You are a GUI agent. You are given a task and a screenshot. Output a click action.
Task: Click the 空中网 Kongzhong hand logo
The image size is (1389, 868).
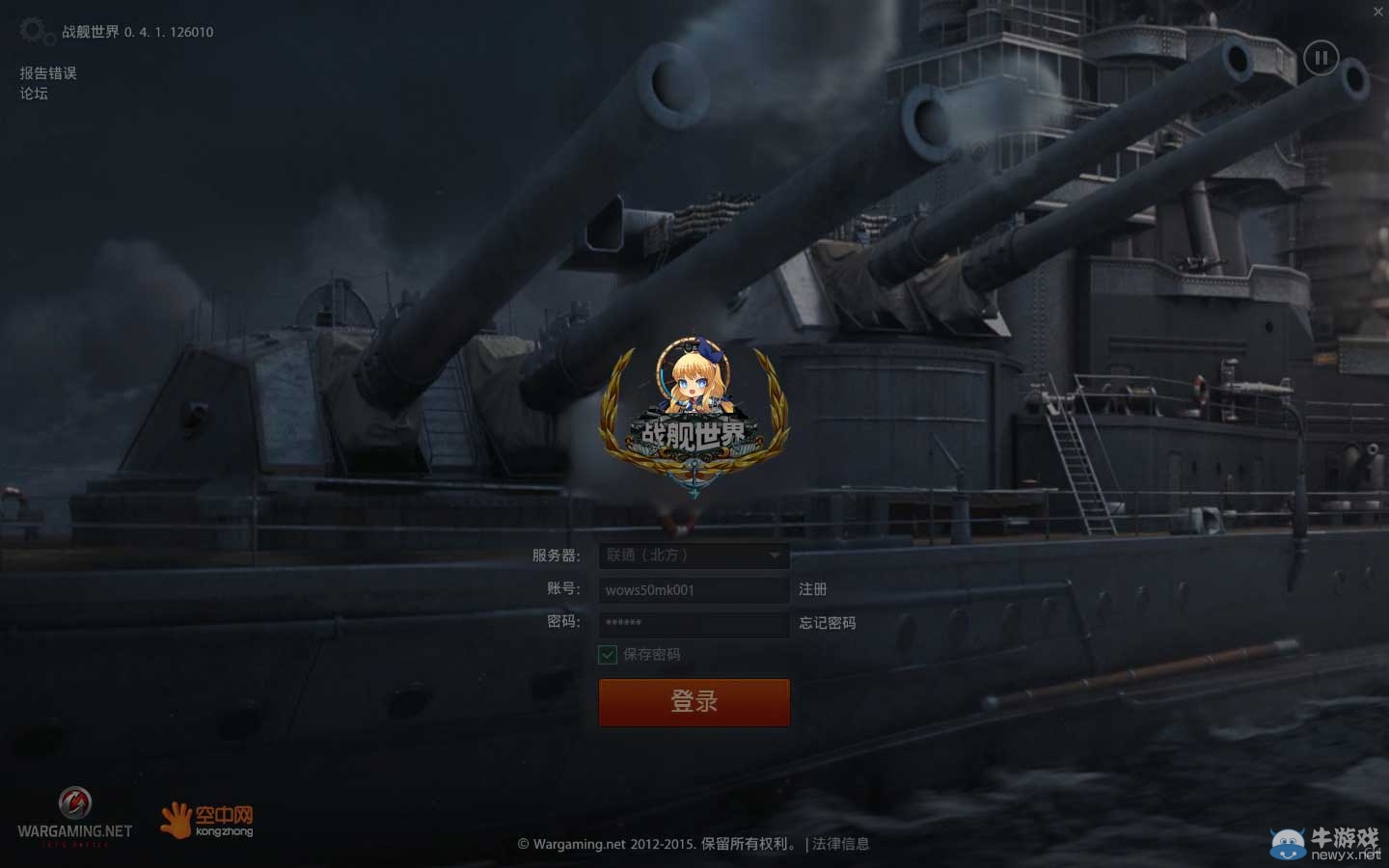(x=177, y=818)
